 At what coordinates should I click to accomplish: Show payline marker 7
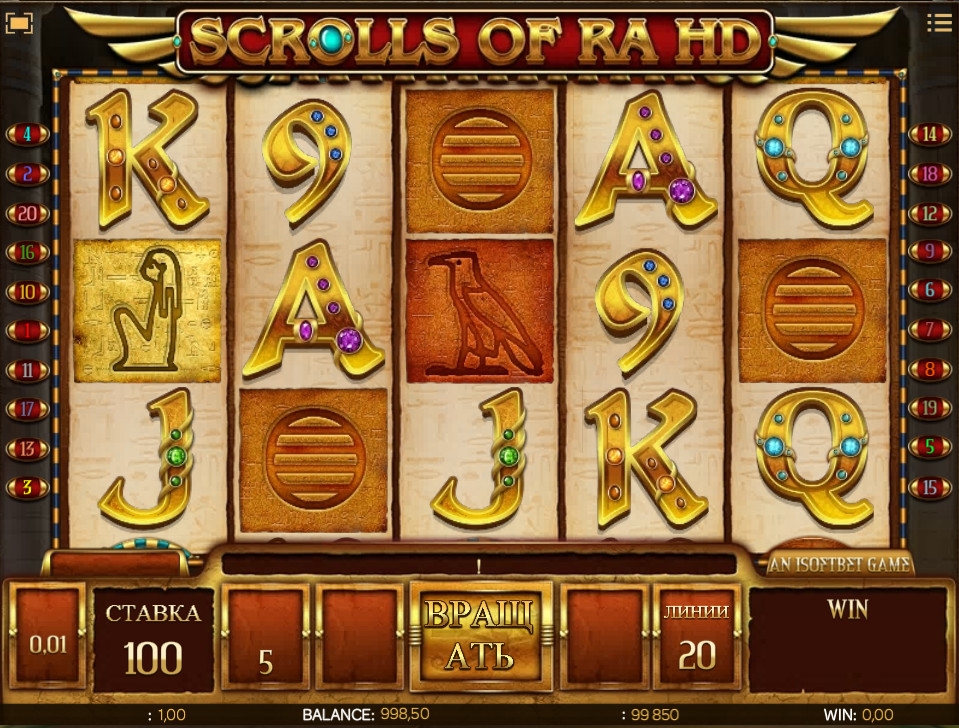pyautogui.click(x=930, y=331)
